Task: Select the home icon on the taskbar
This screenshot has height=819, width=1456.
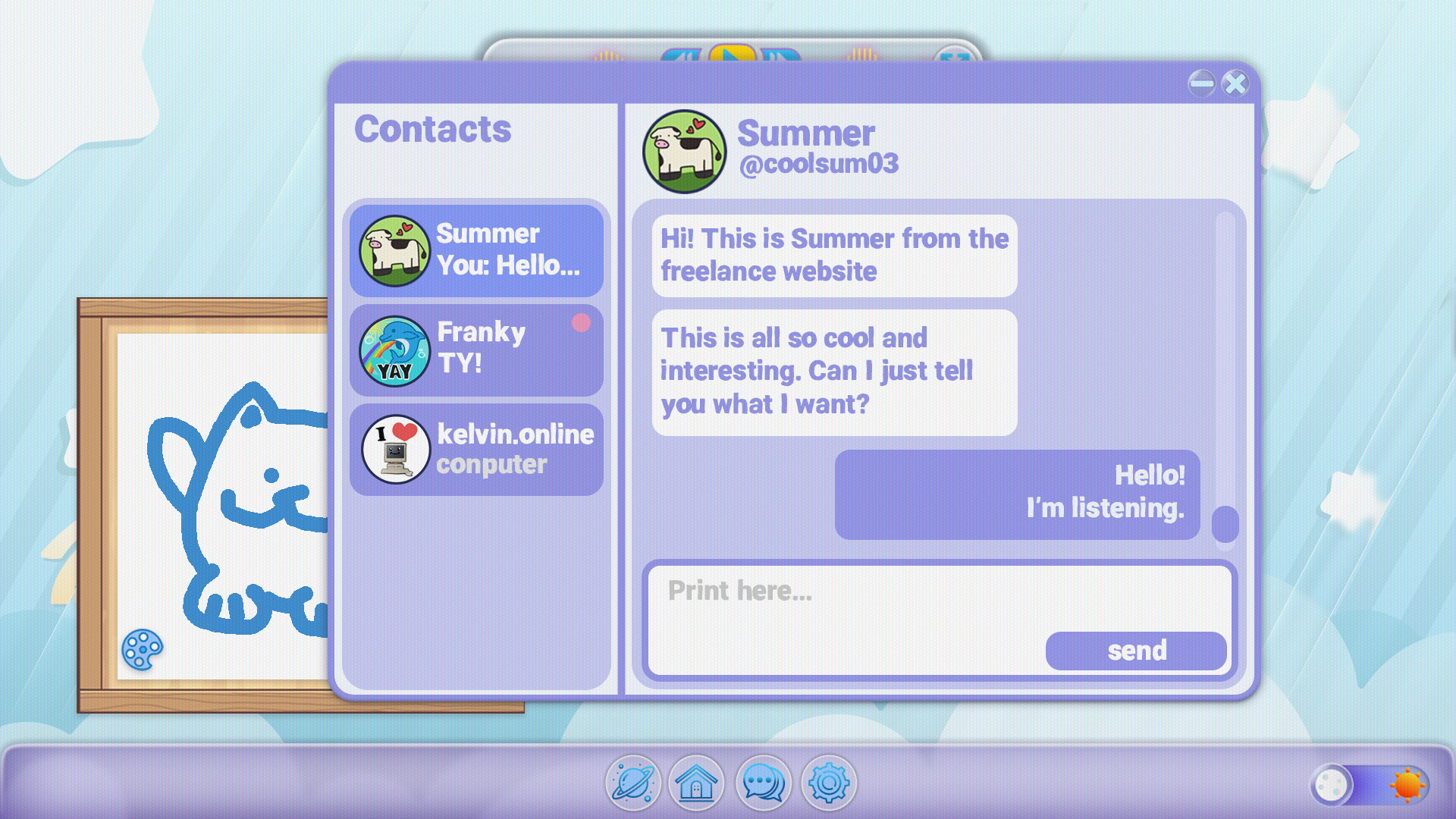Action: tap(697, 783)
